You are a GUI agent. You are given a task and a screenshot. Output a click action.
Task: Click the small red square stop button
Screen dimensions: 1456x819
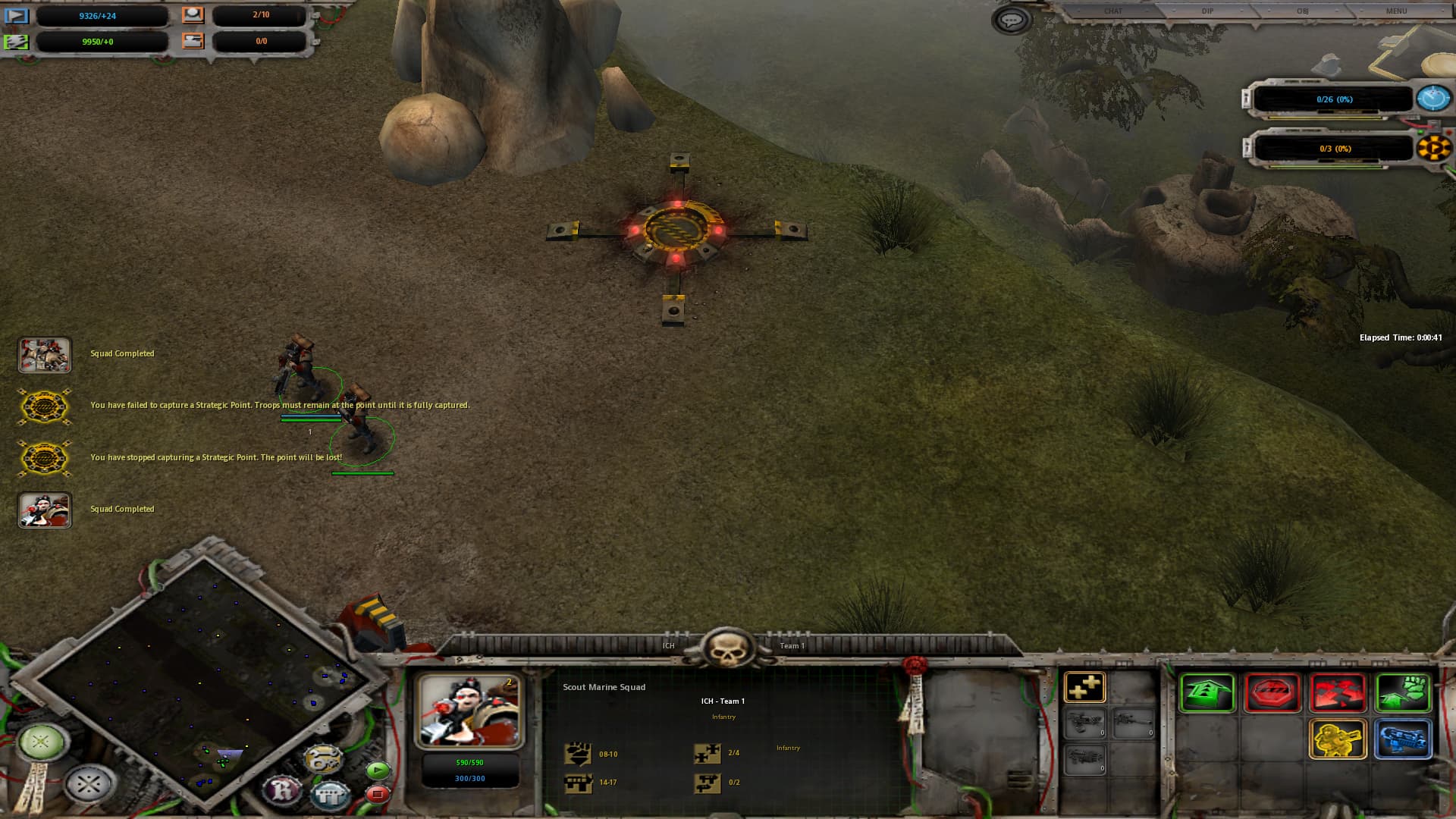tap(377, 794)
